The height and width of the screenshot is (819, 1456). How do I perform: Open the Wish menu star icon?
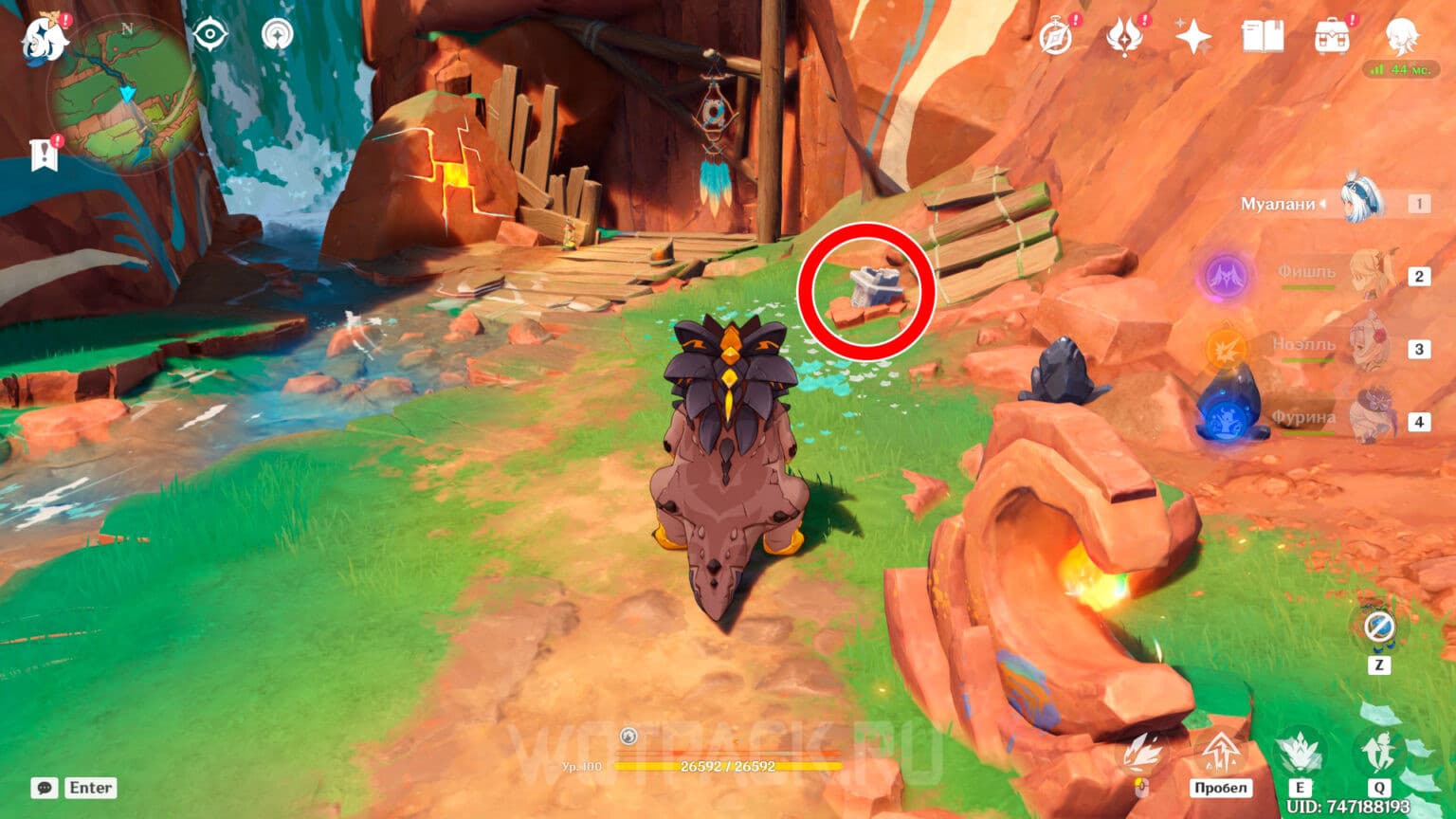pyautogui.click(x=1192, y=35)
